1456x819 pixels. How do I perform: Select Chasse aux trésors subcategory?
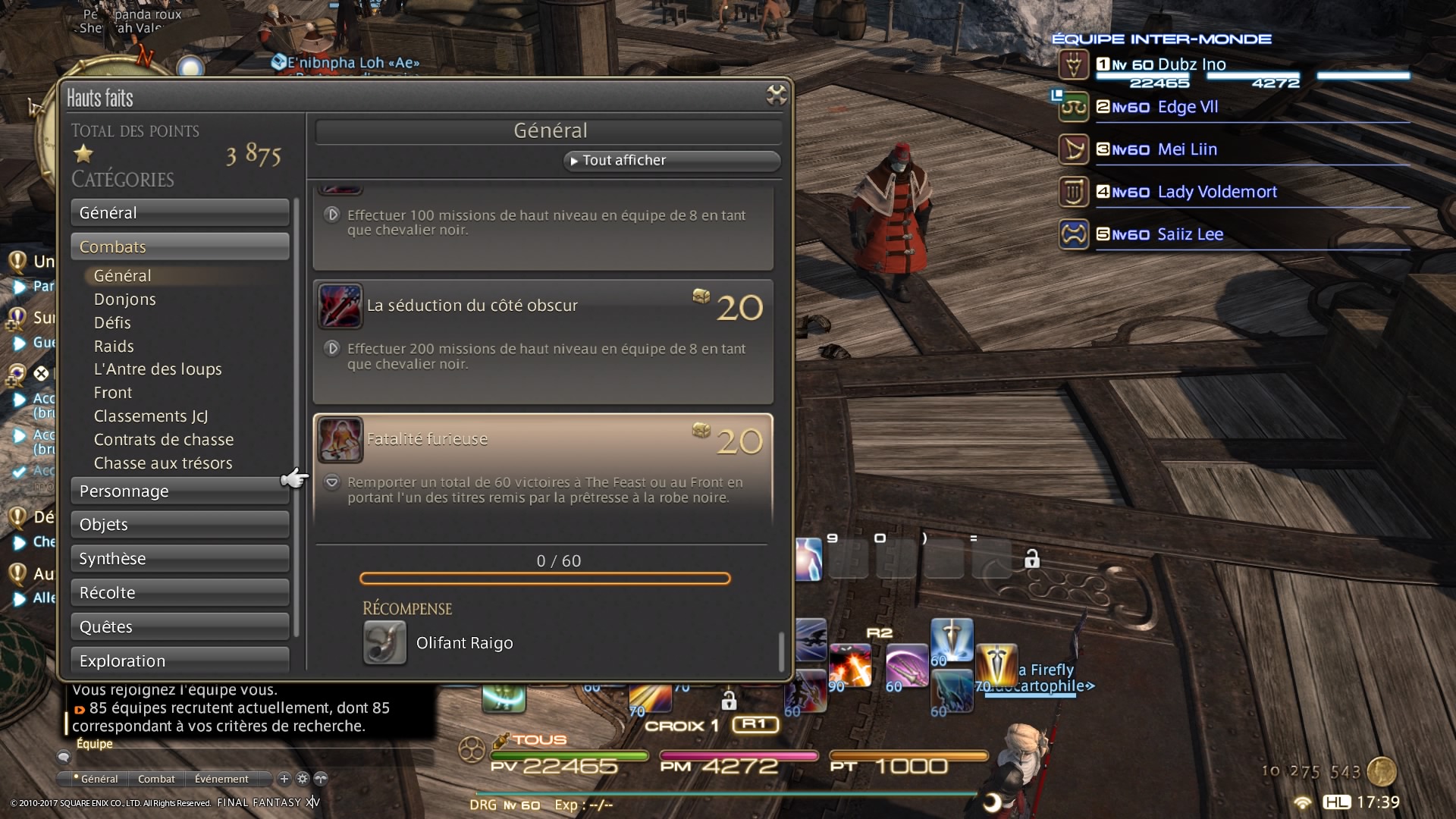tap(163, 463)
